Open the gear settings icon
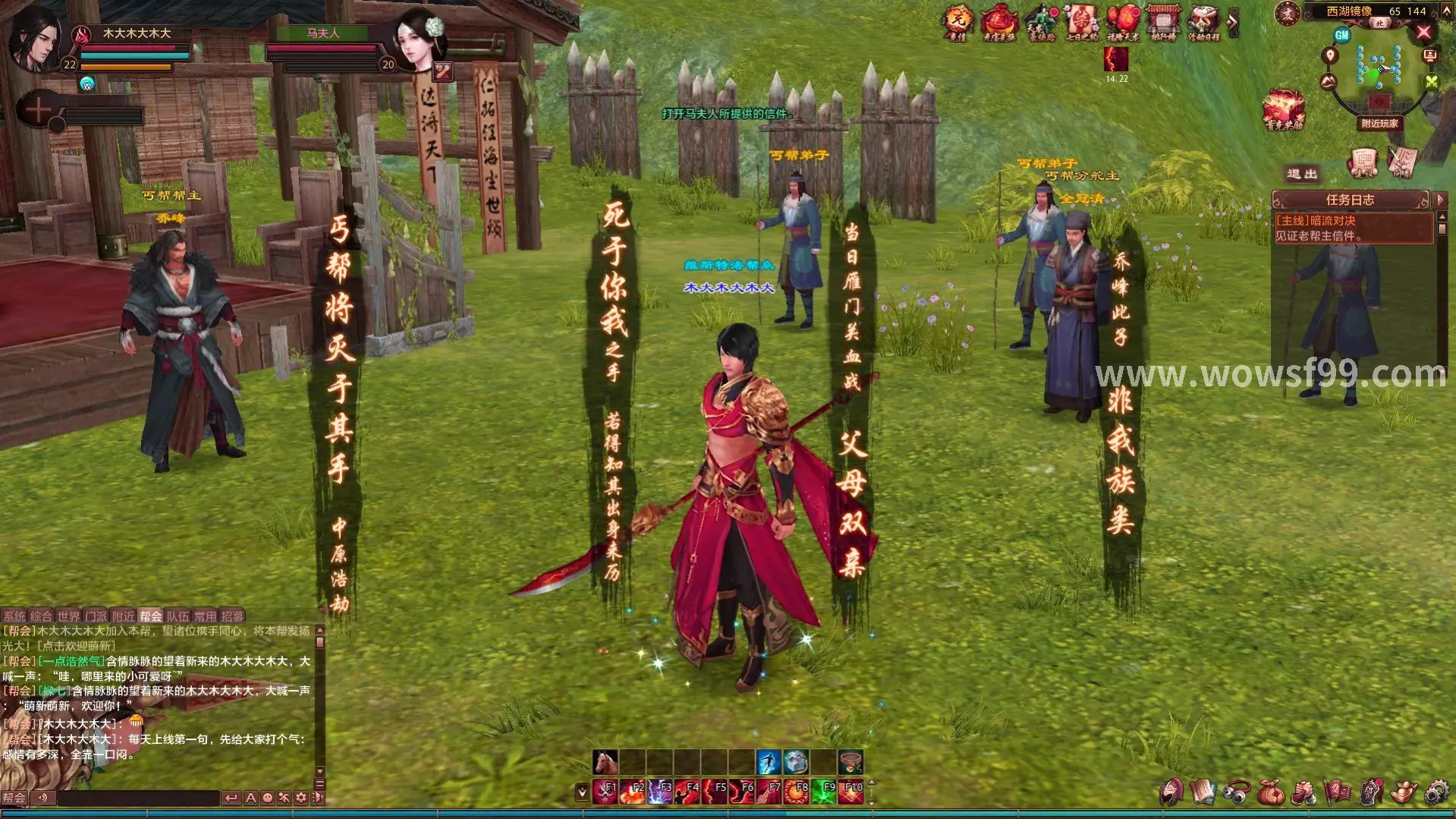Image resolution: width=1456 pixels, height=819 pixels. click(x=1436, y=792)
